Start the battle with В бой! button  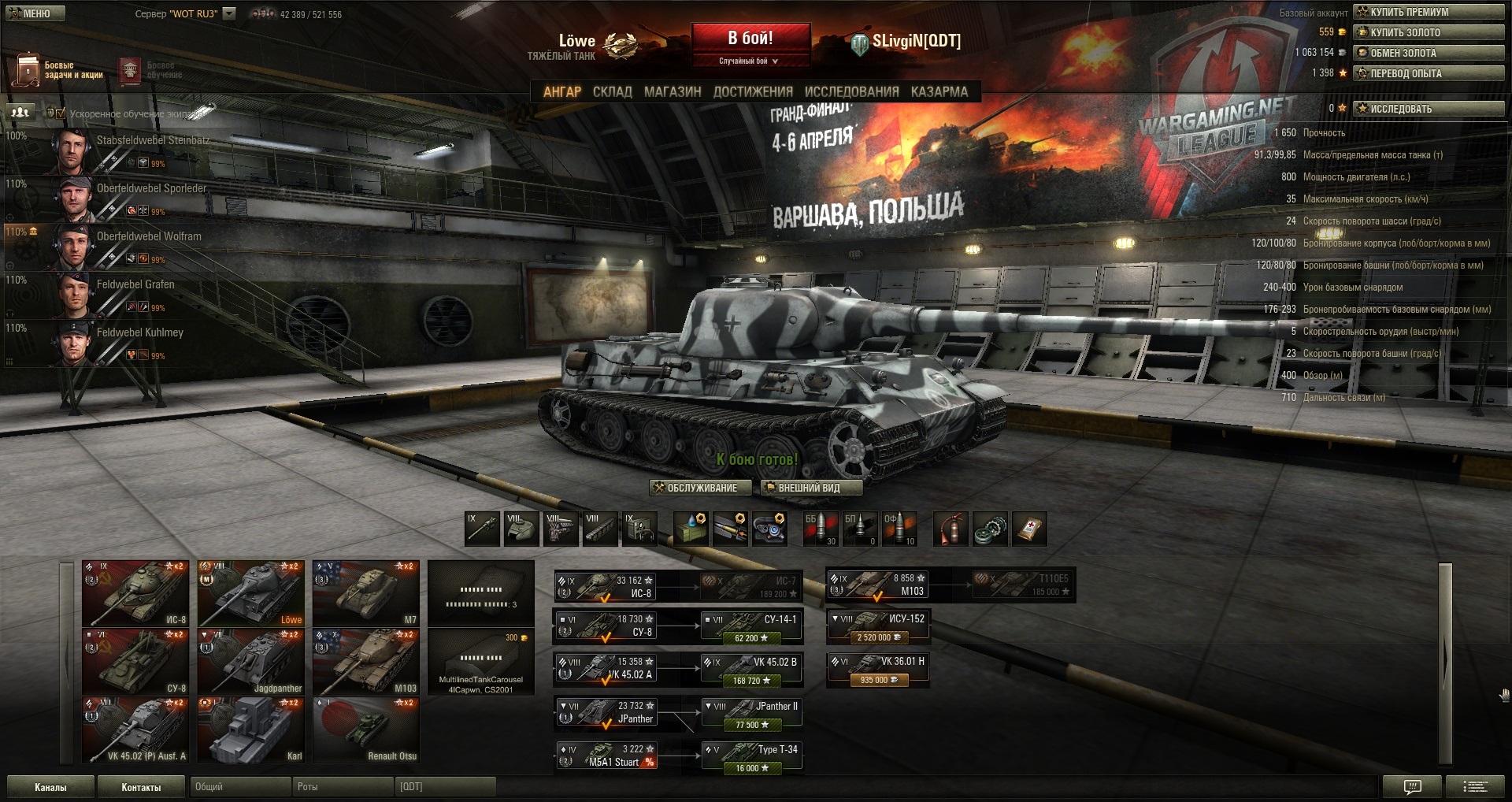click(x=750, y=39)
